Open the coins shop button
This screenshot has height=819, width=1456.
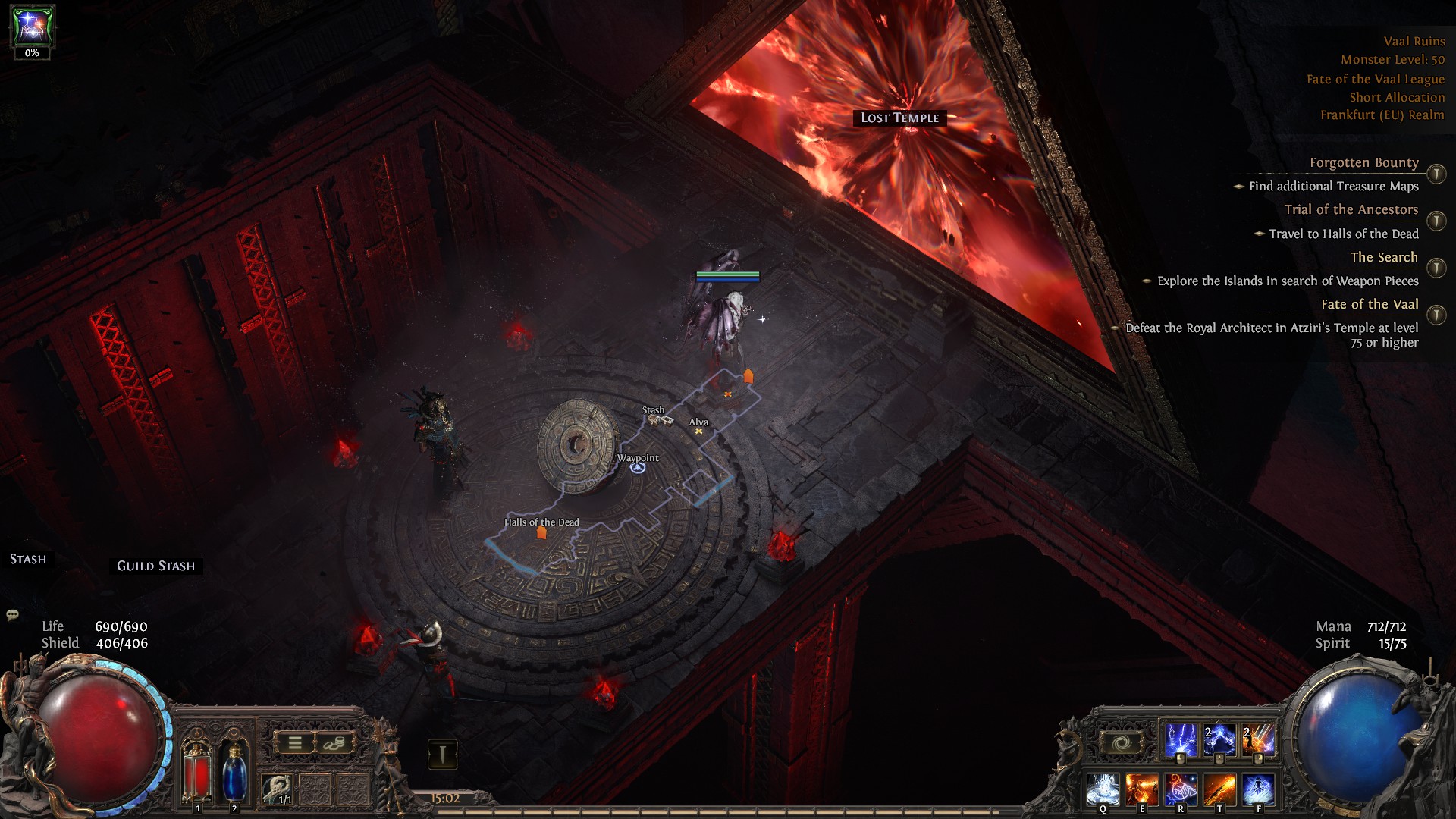click(x=334, y=743)
